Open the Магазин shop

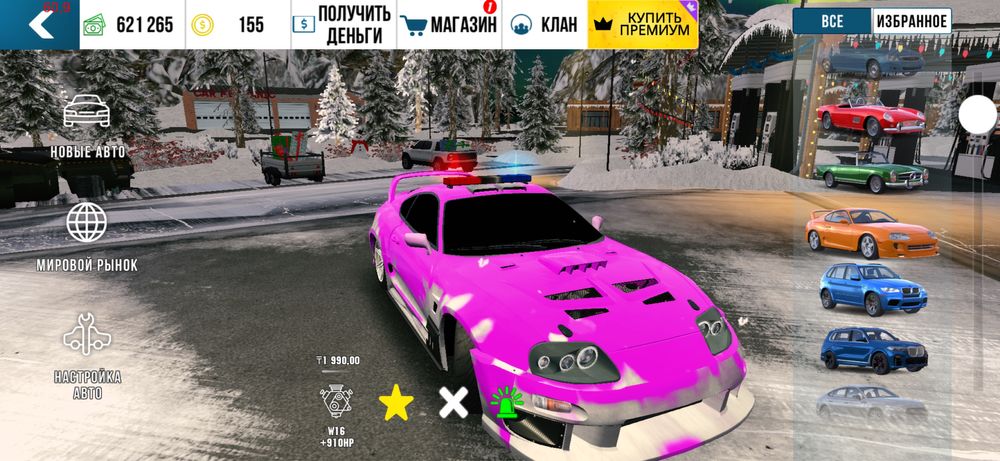pos(448,25)
